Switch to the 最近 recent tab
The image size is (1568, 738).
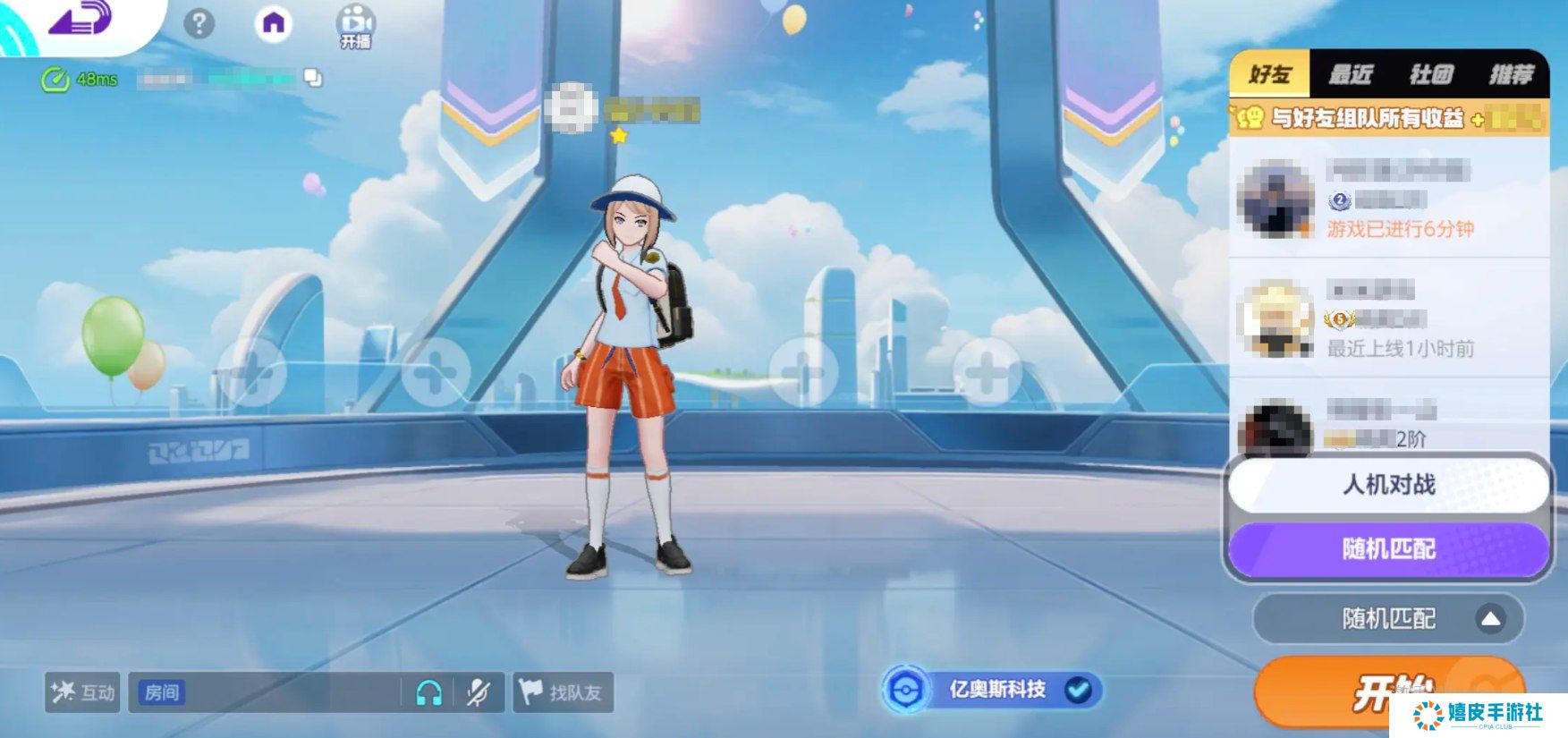1350,73
